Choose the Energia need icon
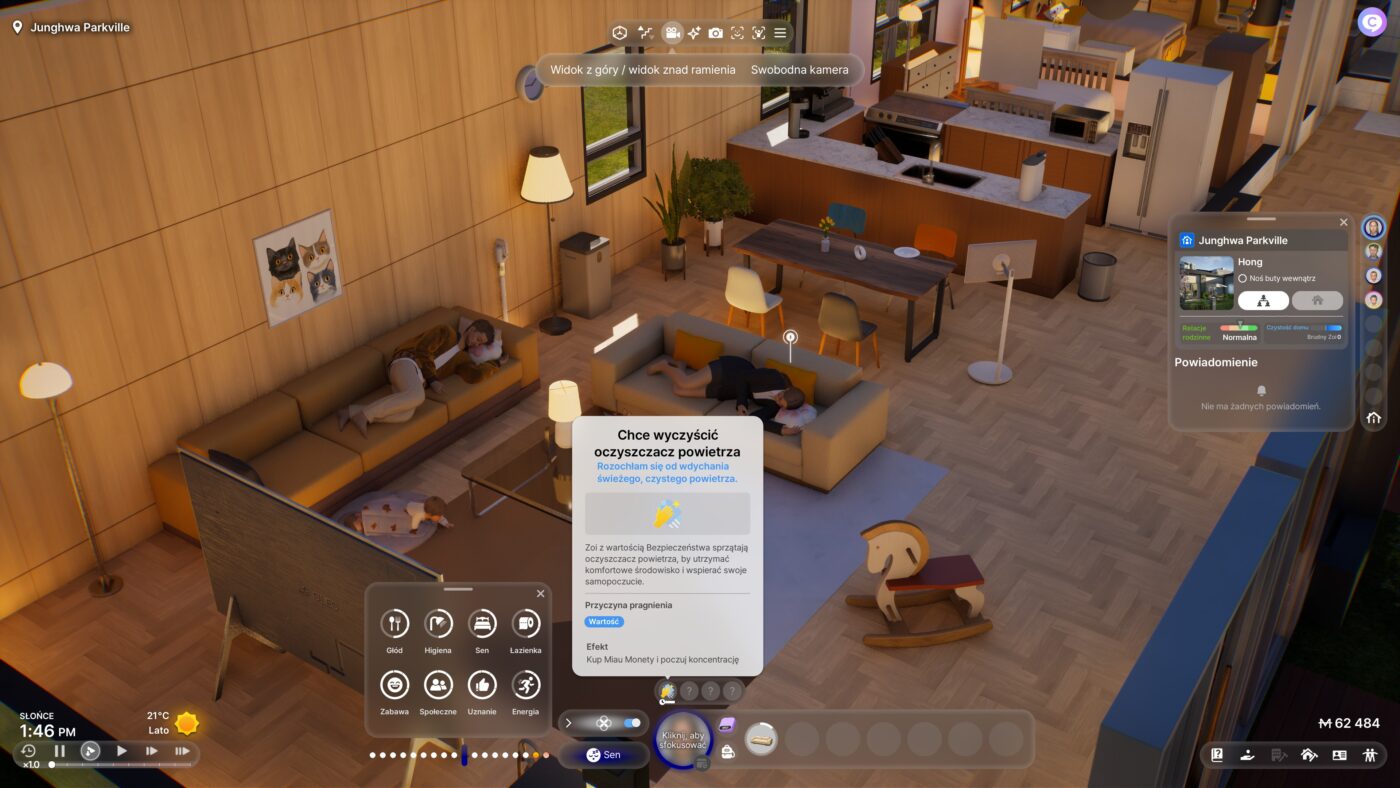This screenshot has height=788, width=1400. 525,685
